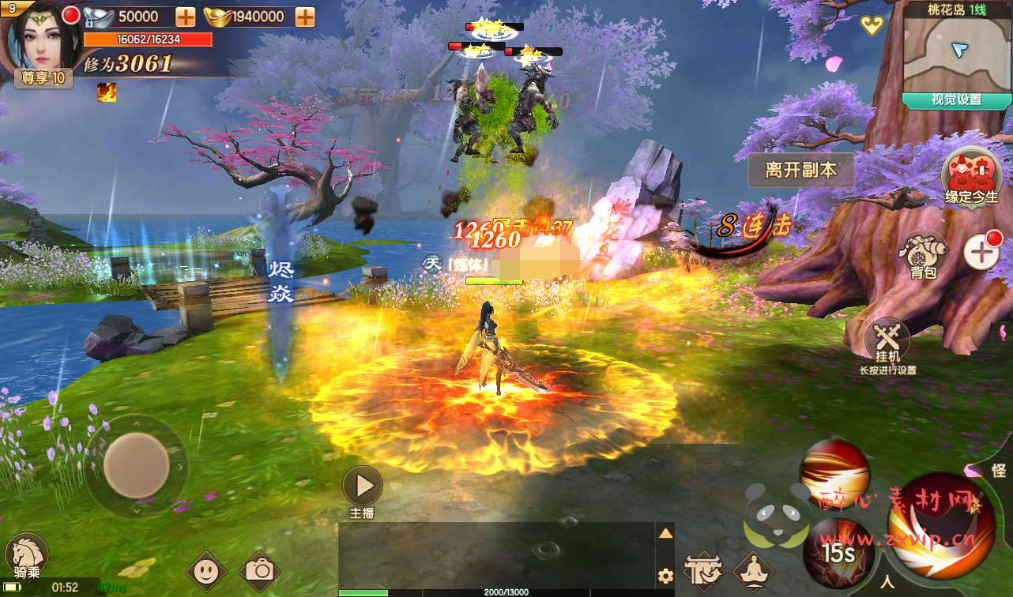Add silver using the plus beside 50000

pyautogui.click(x=185, y=16)
